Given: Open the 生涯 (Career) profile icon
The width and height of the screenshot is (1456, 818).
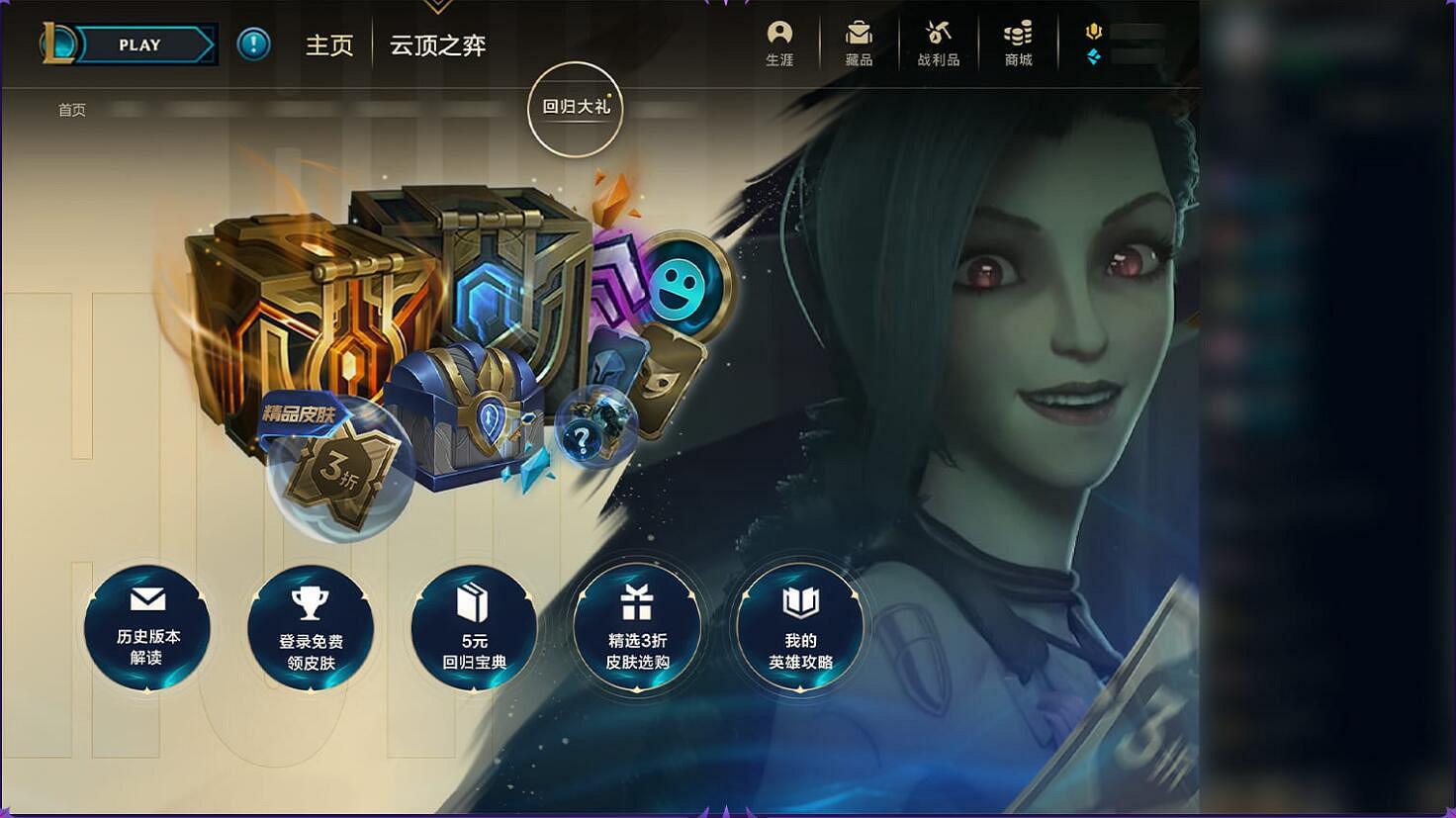Looking at the screenshot, I should (780, 41).
